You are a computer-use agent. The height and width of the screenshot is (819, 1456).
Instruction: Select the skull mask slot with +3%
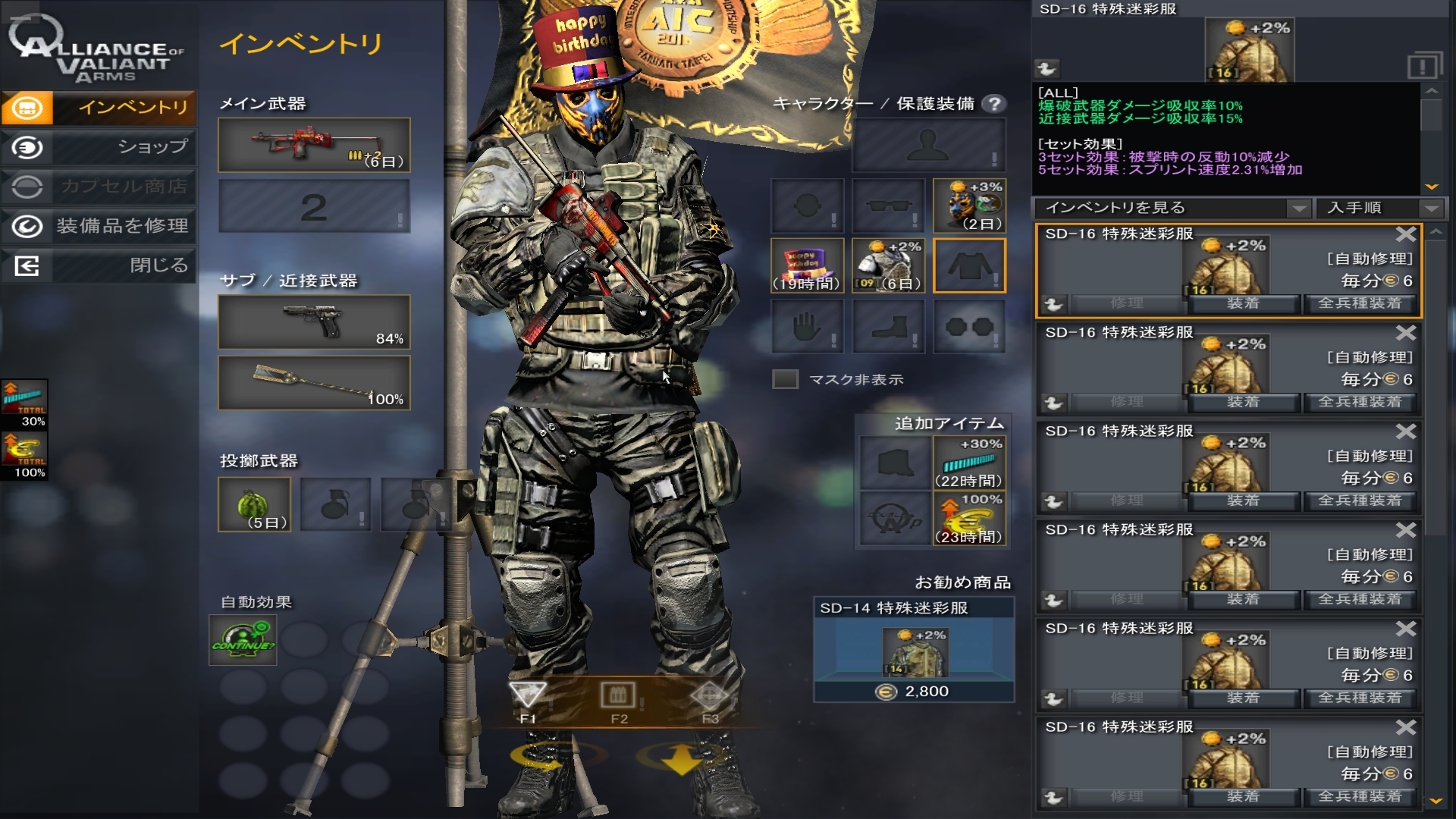pyautogui.click(x=969, y=206)
